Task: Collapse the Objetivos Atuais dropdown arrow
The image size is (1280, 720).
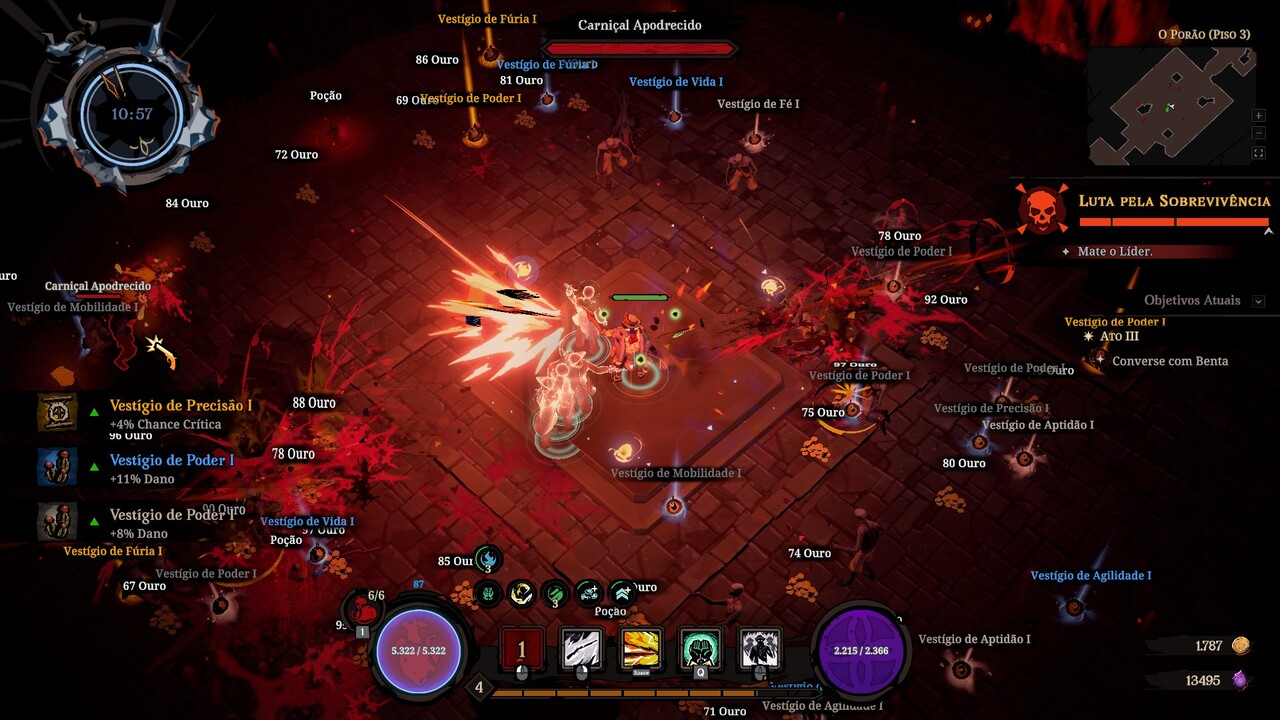Action: pos(1258,301)
